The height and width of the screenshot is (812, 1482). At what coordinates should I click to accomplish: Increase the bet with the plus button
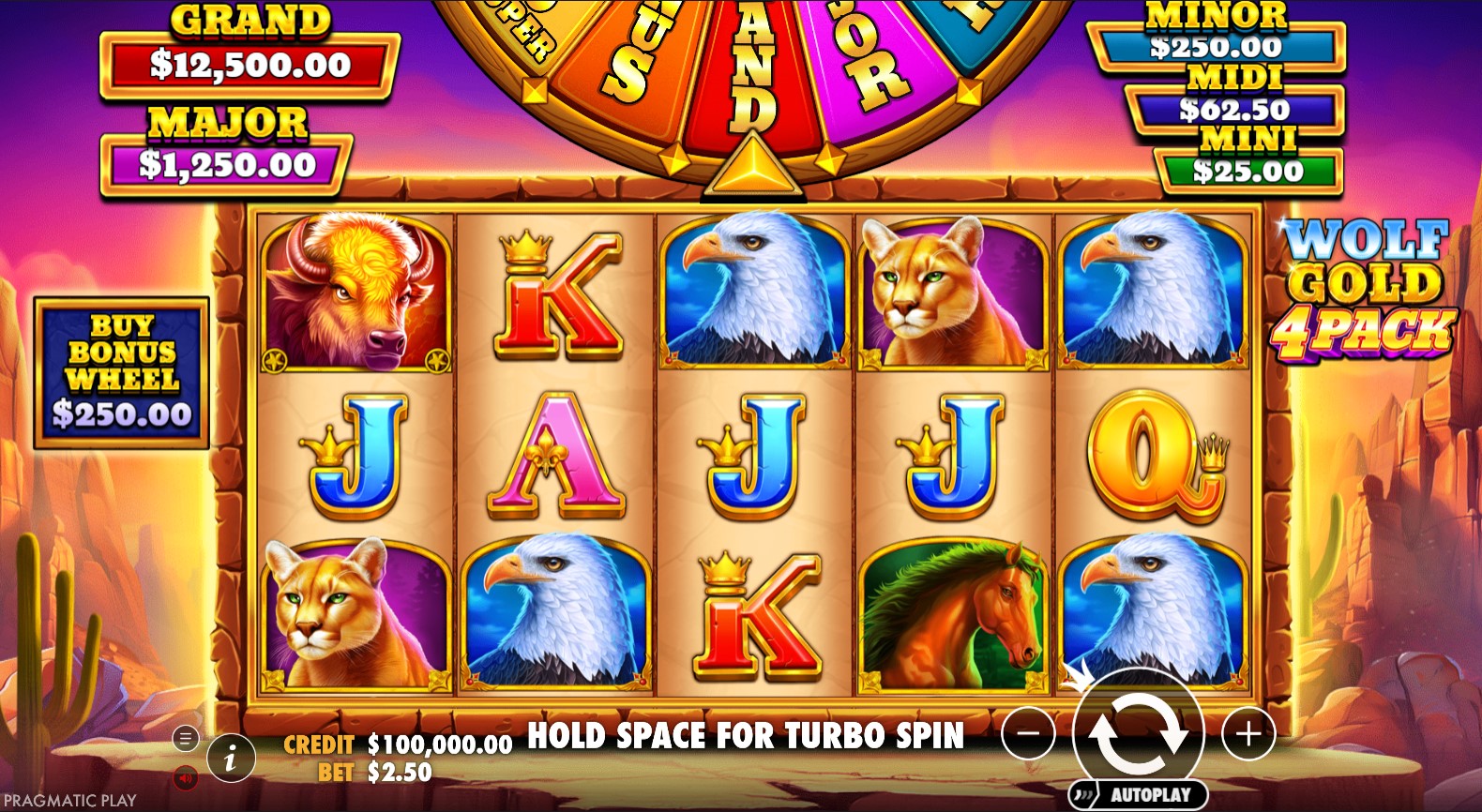click(1248, 733)
